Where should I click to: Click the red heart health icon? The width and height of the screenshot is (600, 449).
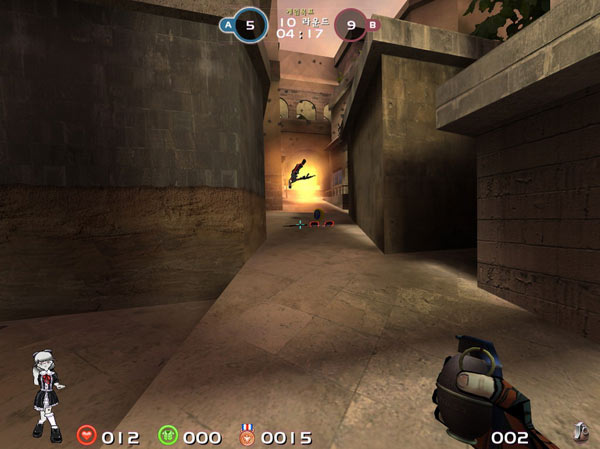tap(87, 436)
